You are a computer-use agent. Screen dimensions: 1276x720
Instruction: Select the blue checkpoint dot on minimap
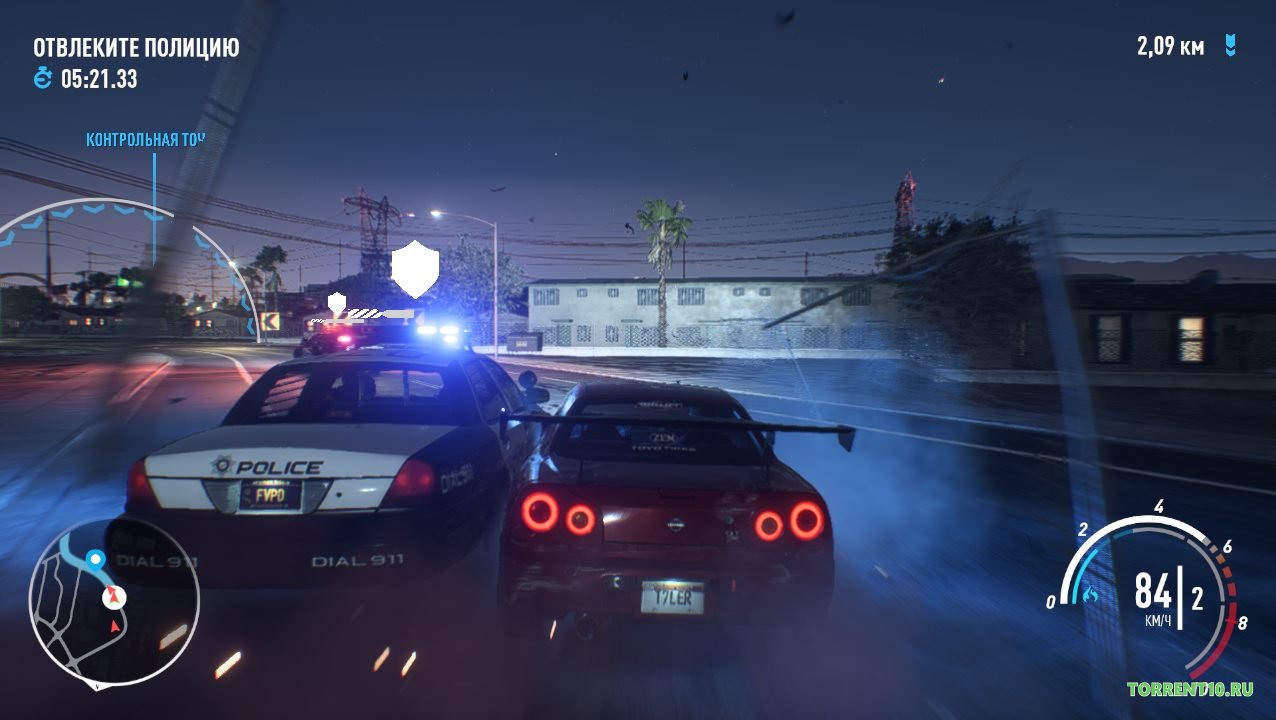95,558
